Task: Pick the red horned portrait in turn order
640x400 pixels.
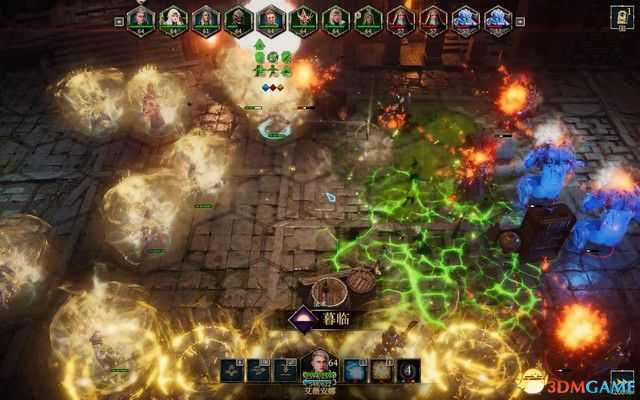Action: [304, 18]
